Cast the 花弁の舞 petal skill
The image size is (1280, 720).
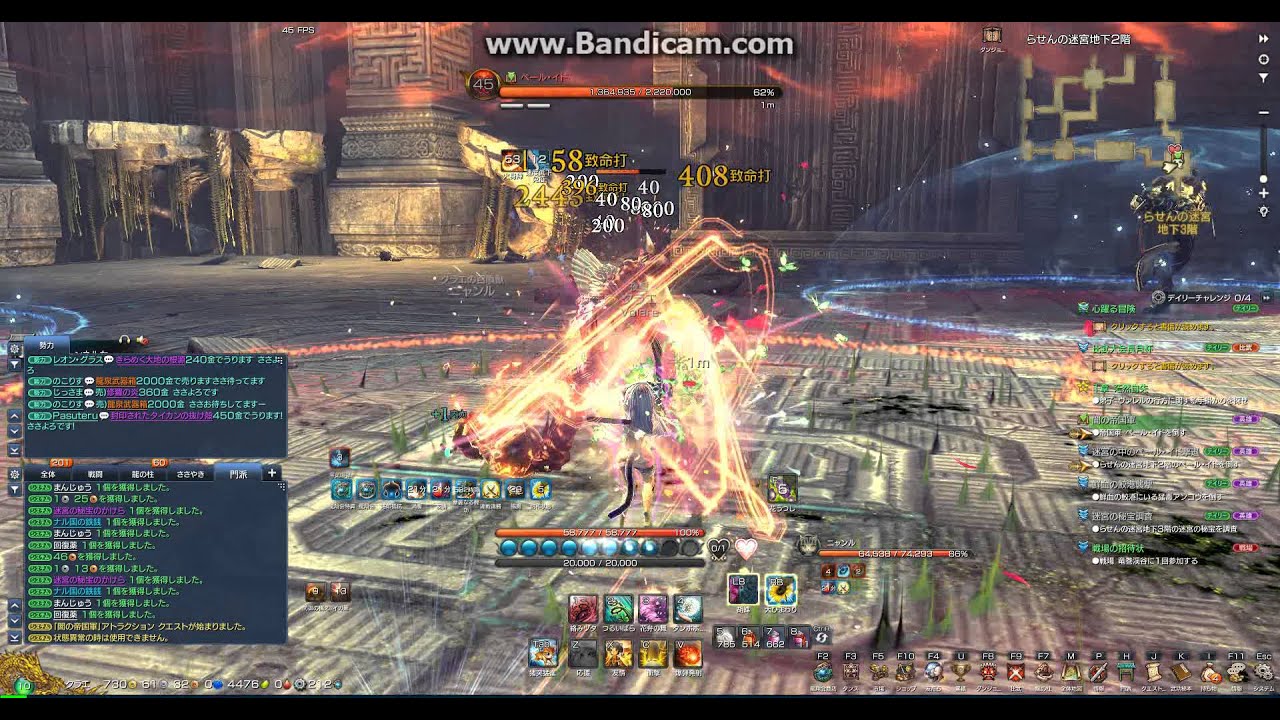(651, 609)
